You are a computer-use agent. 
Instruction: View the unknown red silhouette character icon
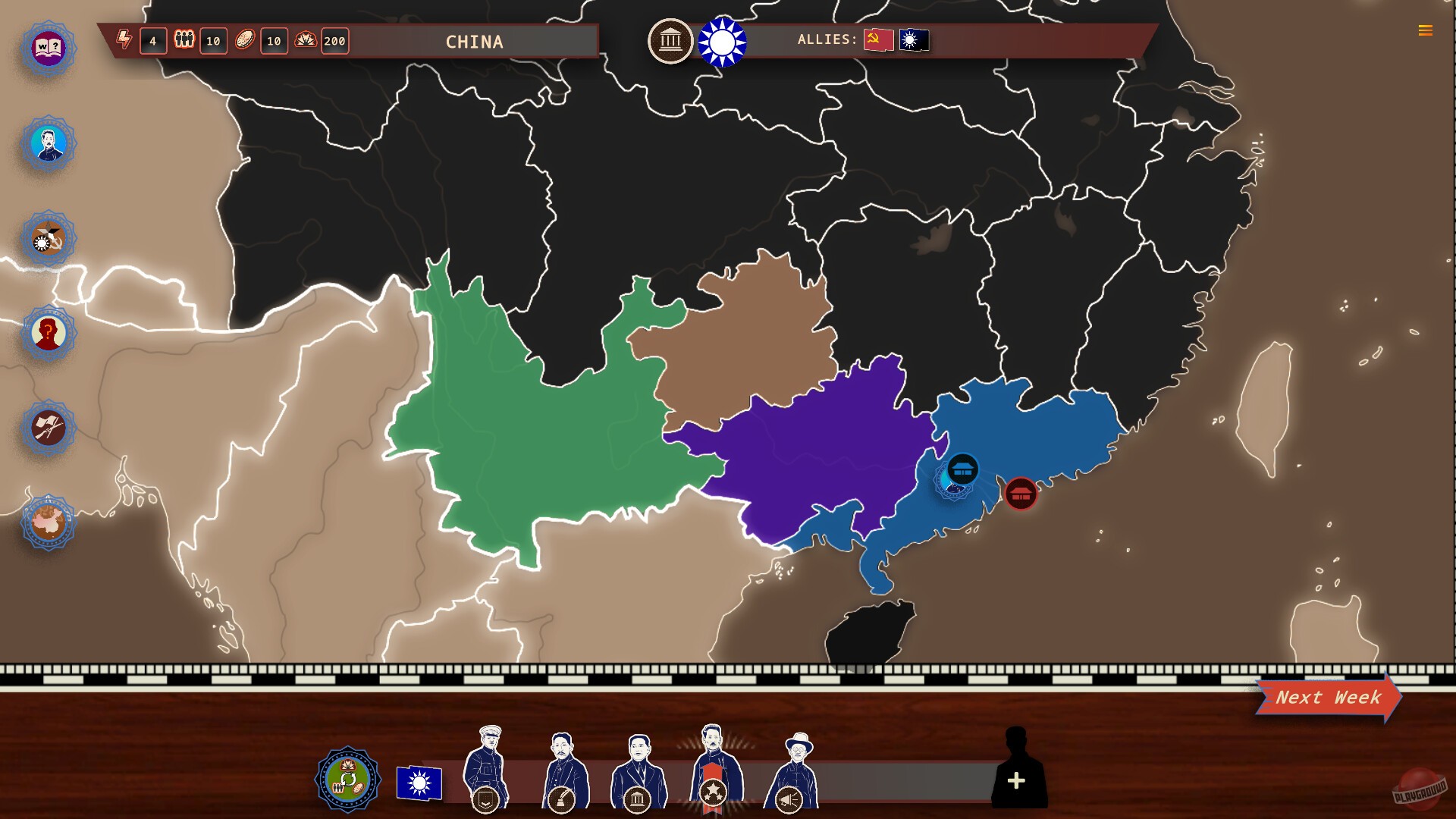(x=47, y=332)
